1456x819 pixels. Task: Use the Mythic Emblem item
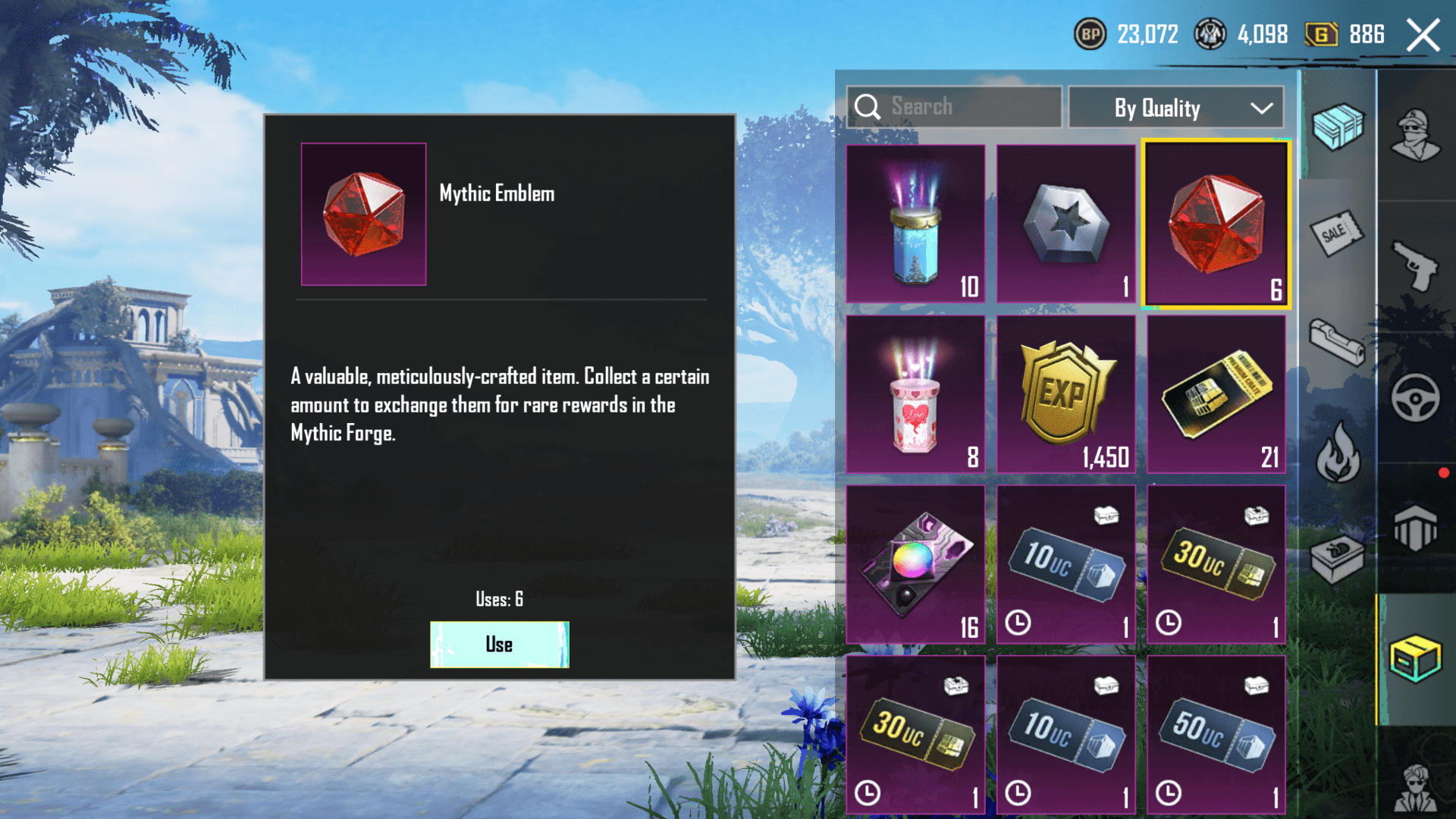[499, 645]
